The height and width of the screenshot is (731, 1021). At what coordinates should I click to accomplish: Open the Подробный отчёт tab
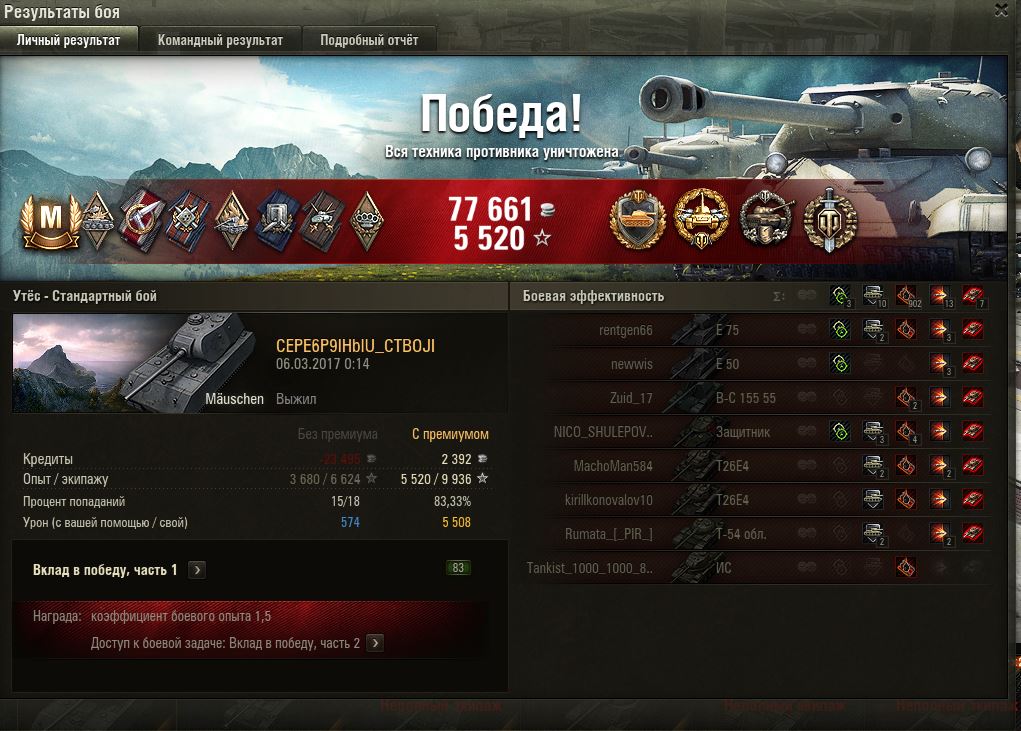tap(369, 40)
